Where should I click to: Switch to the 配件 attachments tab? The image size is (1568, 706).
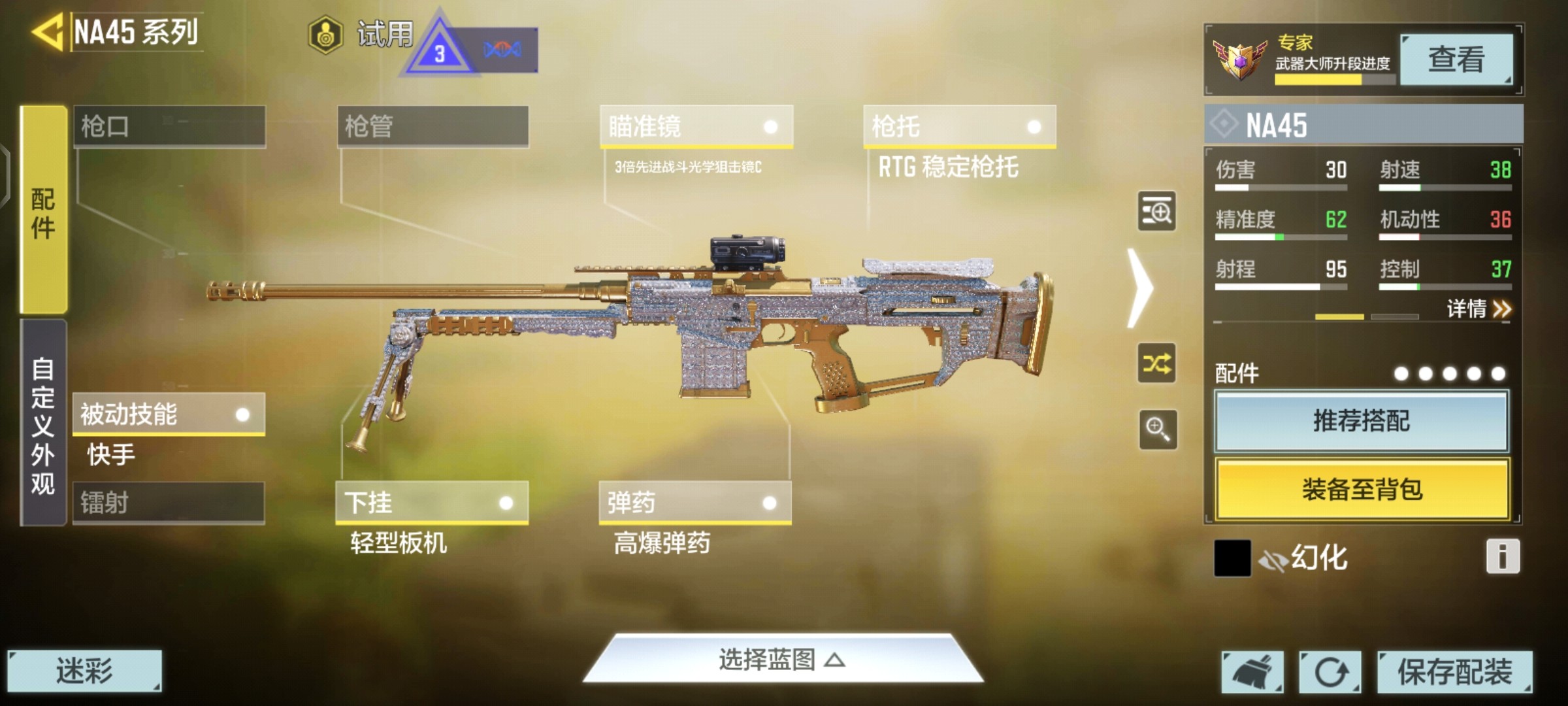coord(44,210)
